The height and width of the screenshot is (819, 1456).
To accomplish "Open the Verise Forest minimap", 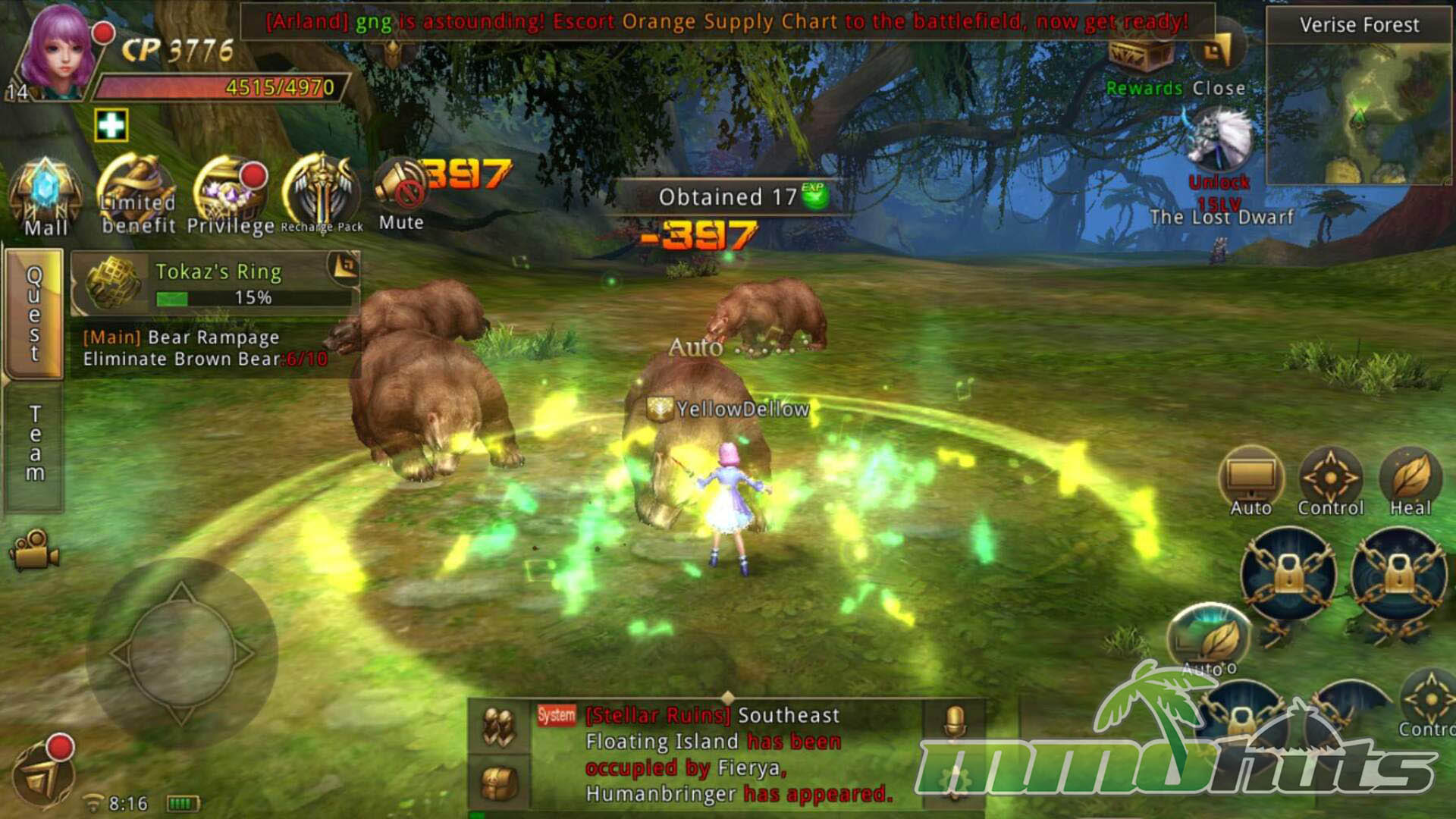I will pos(1359,114).
